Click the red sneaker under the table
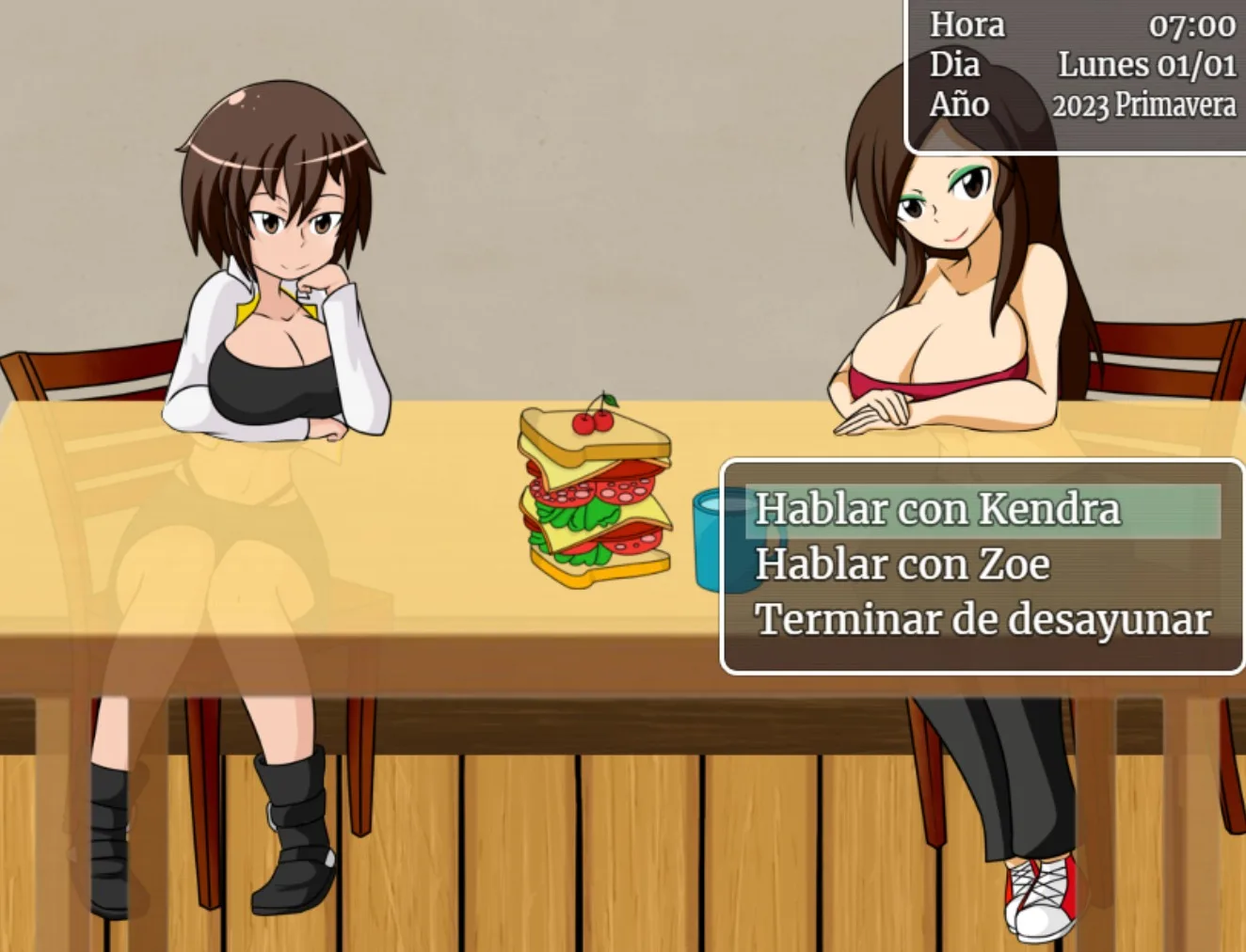1246x952 pixels. pos(1040,894)
